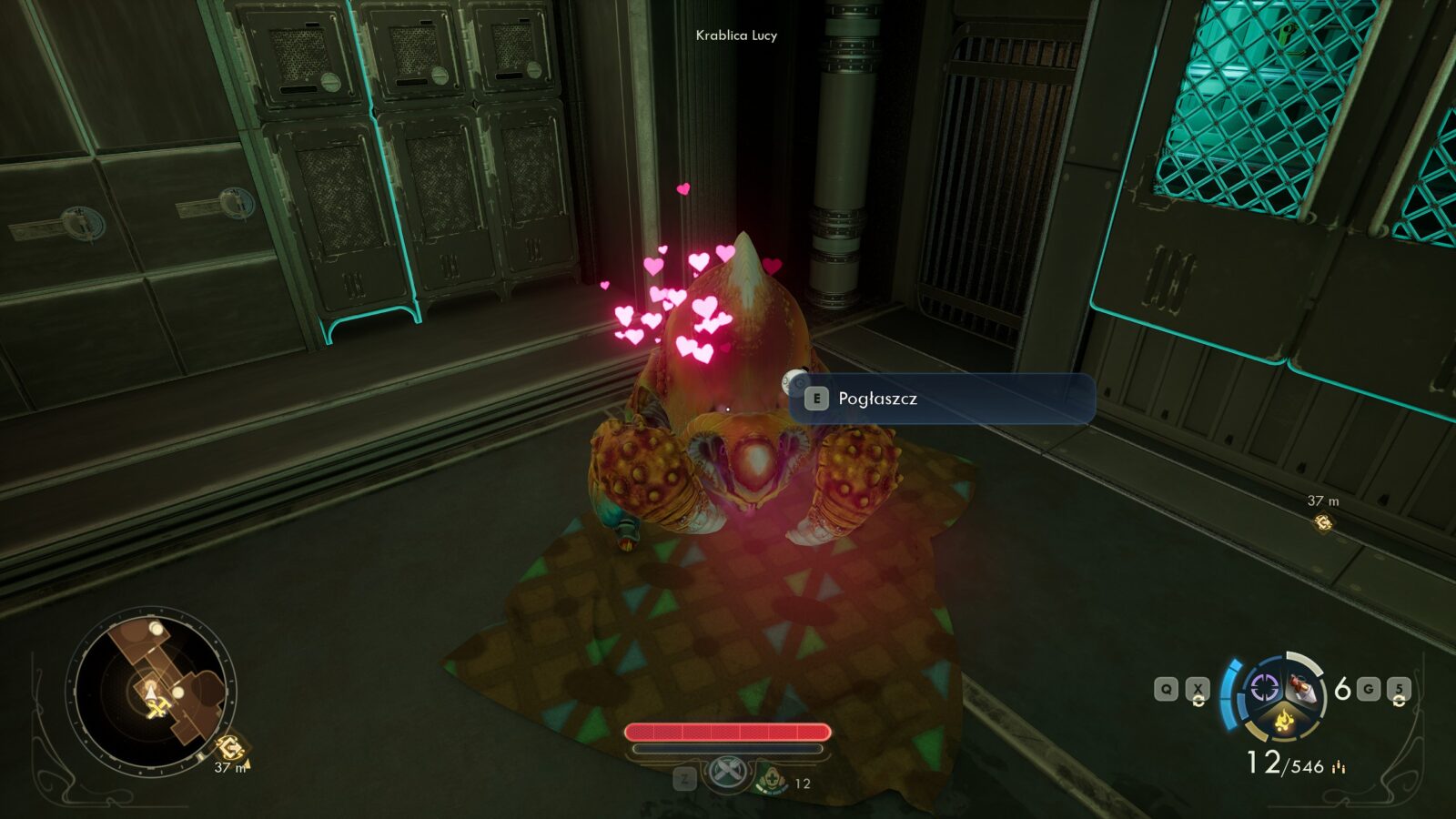Activate the yellow flame ability segment

click(x=1284, y=722)
